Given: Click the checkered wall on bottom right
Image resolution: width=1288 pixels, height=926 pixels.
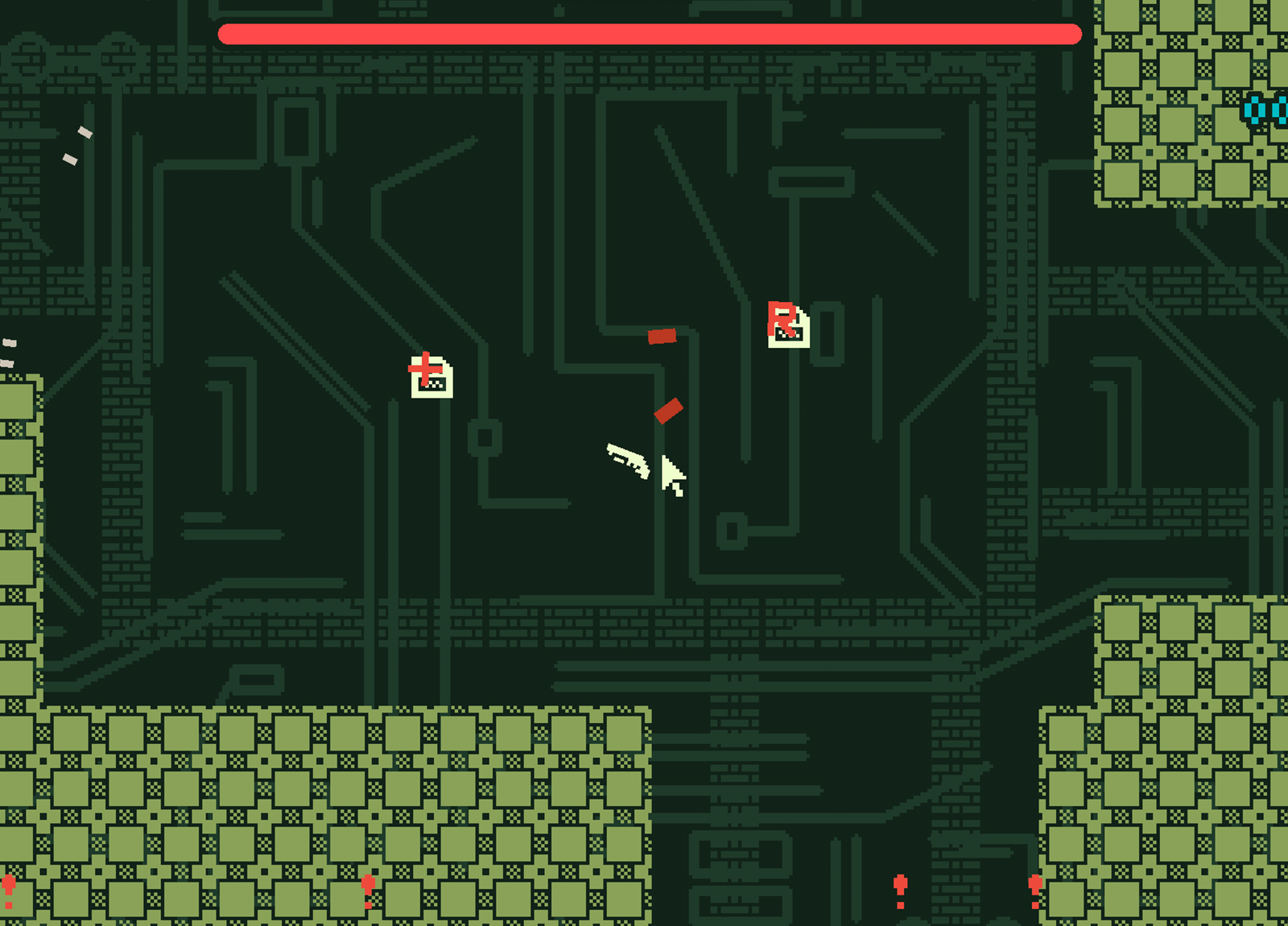Looking at the screenshot, I should (1167, 765).
